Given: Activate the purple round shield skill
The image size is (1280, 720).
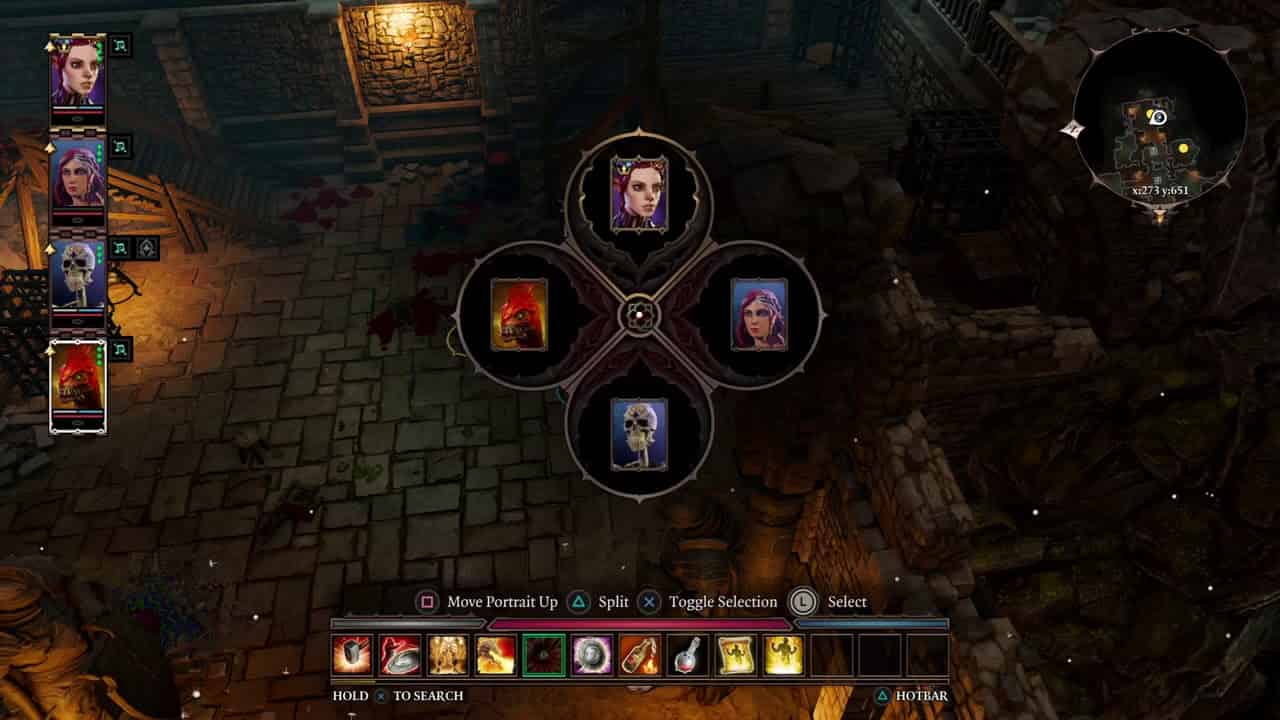Looking at the screenshot, I should click(x=592, y=655).
